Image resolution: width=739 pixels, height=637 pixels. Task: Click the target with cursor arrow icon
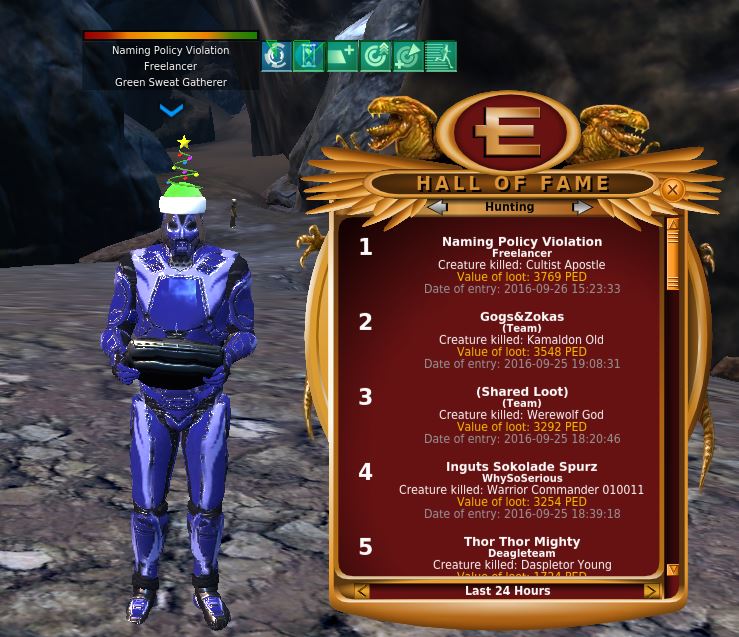pos(407,56)
